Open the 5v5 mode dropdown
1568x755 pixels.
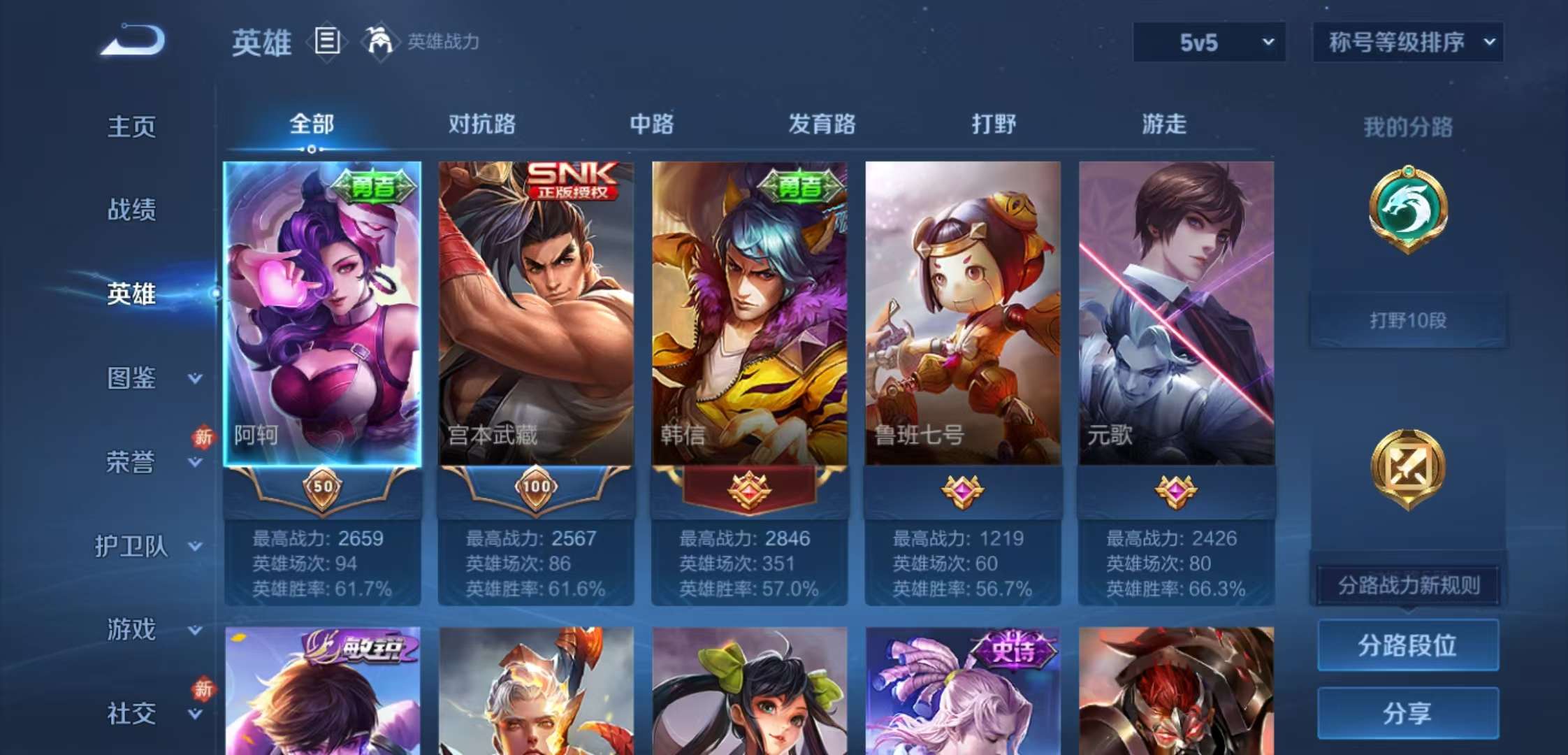pyautogui.click(x=1209, y=42)
